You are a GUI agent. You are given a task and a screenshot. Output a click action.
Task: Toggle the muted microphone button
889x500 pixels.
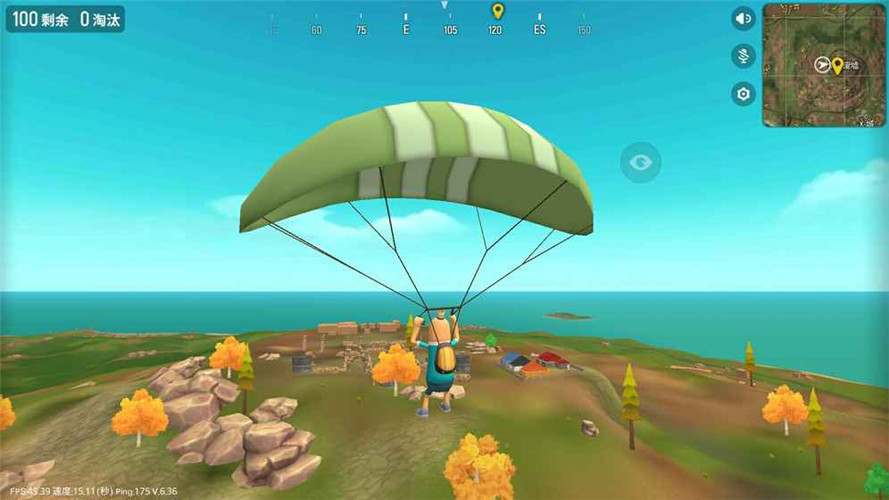pos(742,56)
